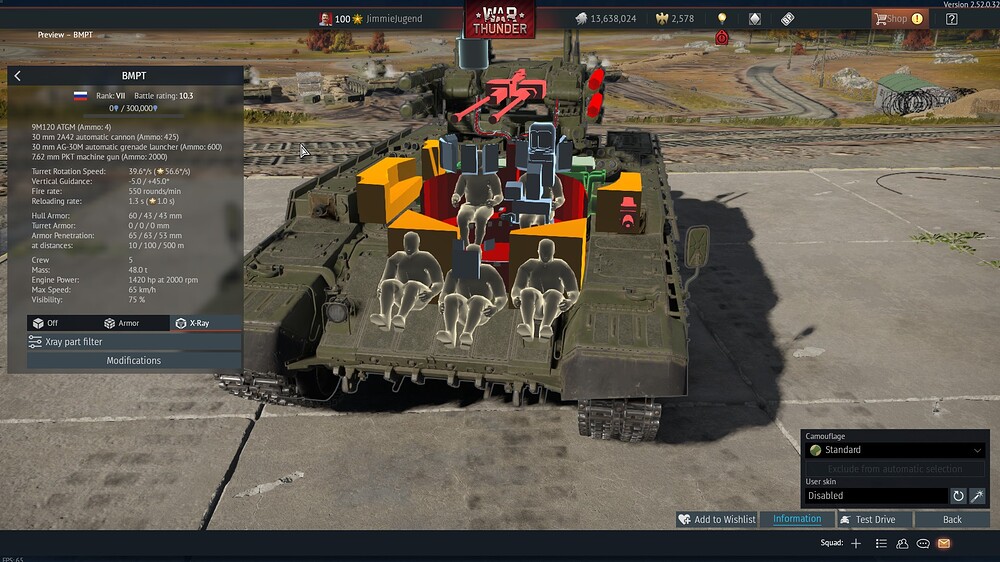Screen dimensions: 1000x562
Task: Switch to the Armor view tab
Action: [x=122, y=323]
